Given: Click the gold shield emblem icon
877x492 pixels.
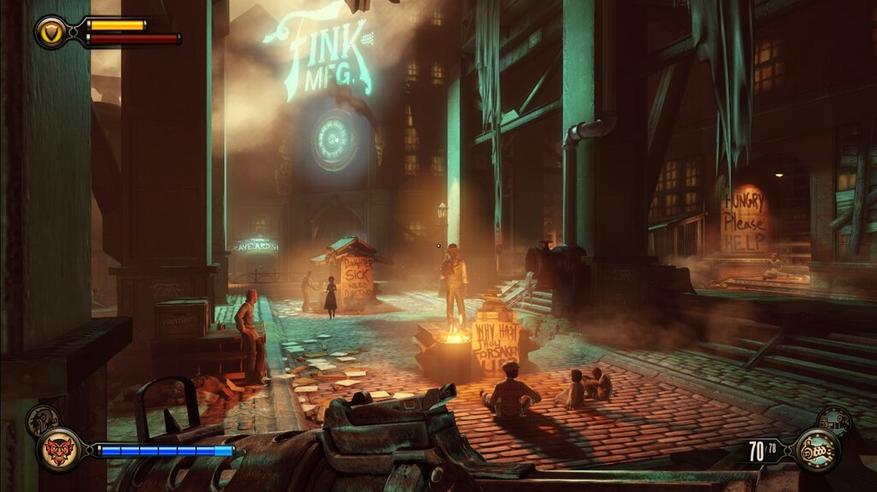Looking at the screenshot, I should click(x=52, y=32).
